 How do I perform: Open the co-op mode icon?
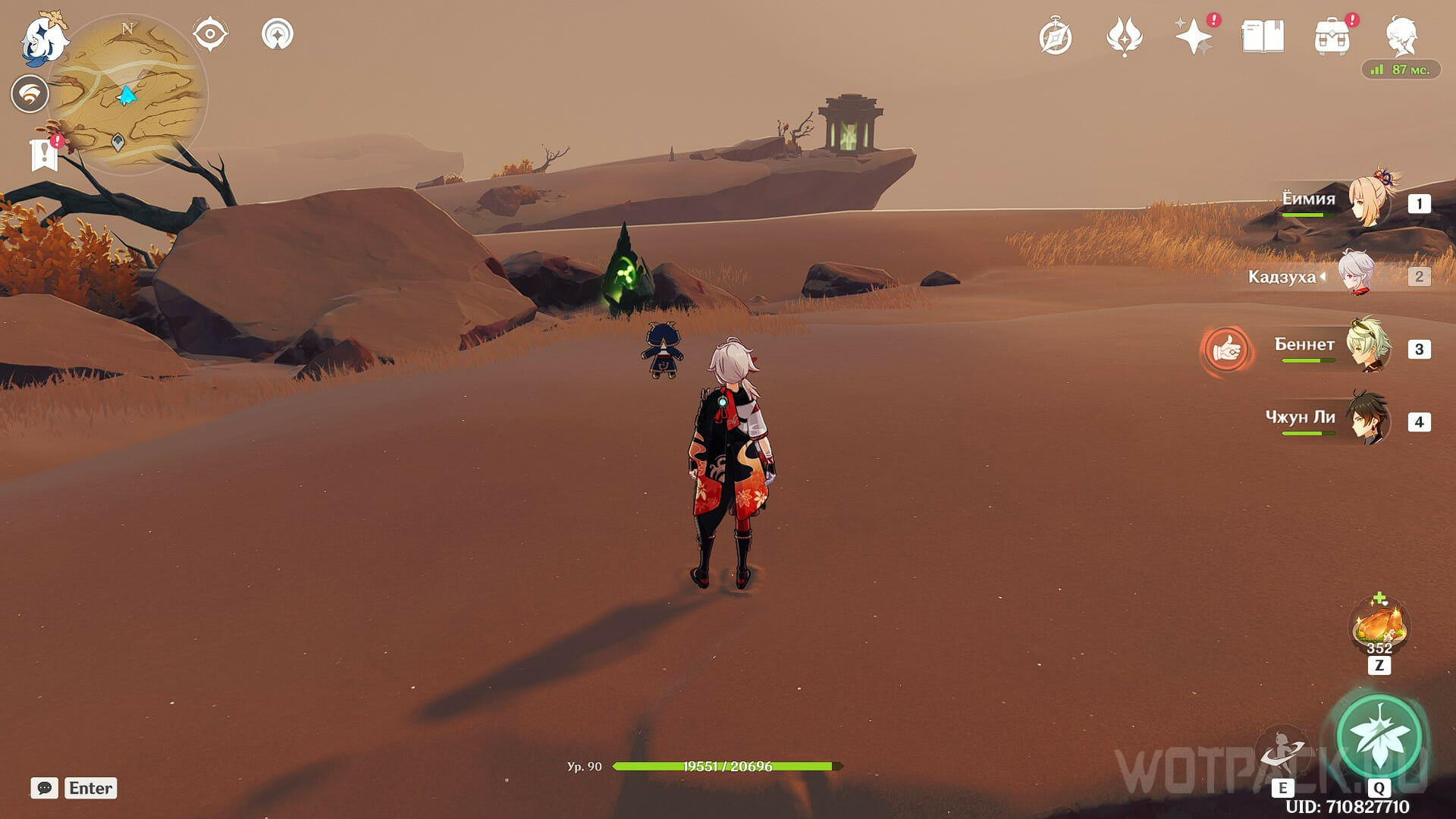[x=278, y=35]
